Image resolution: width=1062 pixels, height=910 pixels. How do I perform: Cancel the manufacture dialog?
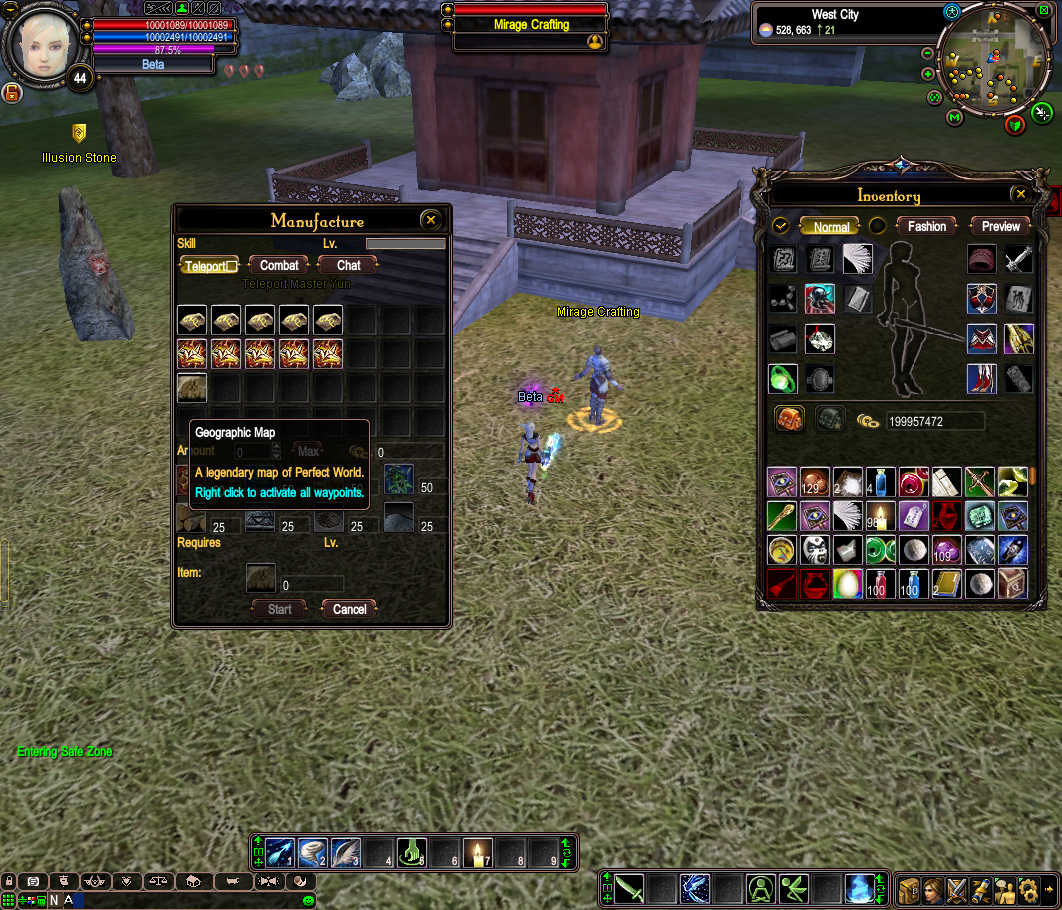[349, 609]
